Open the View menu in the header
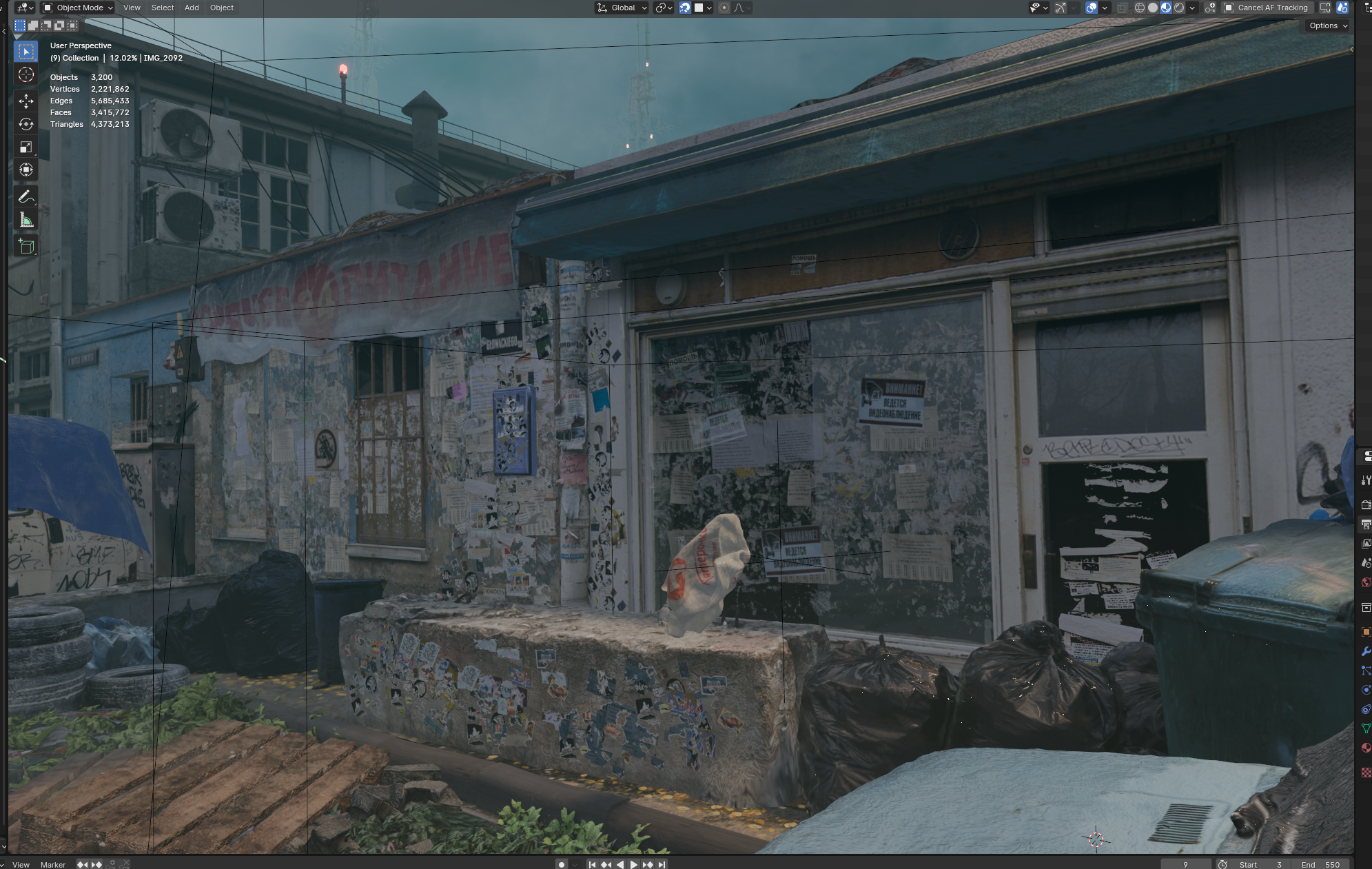Image resolution: width=1372 pixels, height=869 pixels. (132, 8)
